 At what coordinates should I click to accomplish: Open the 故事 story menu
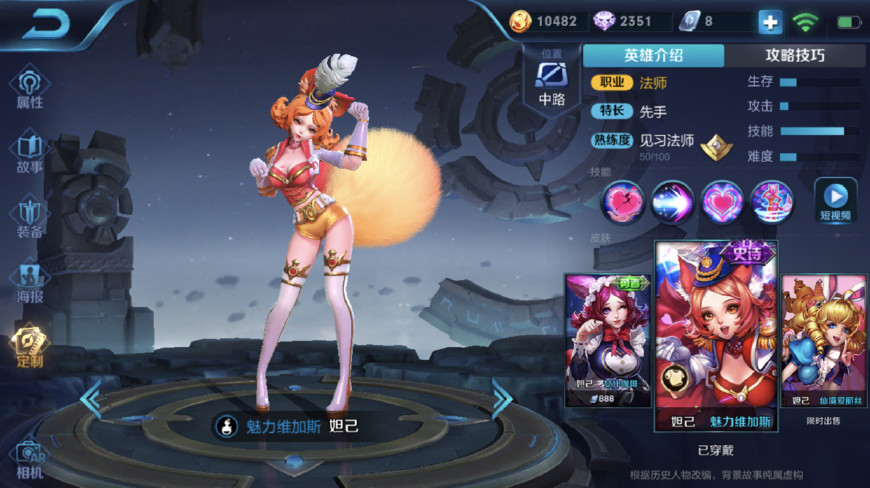point(30,152)
